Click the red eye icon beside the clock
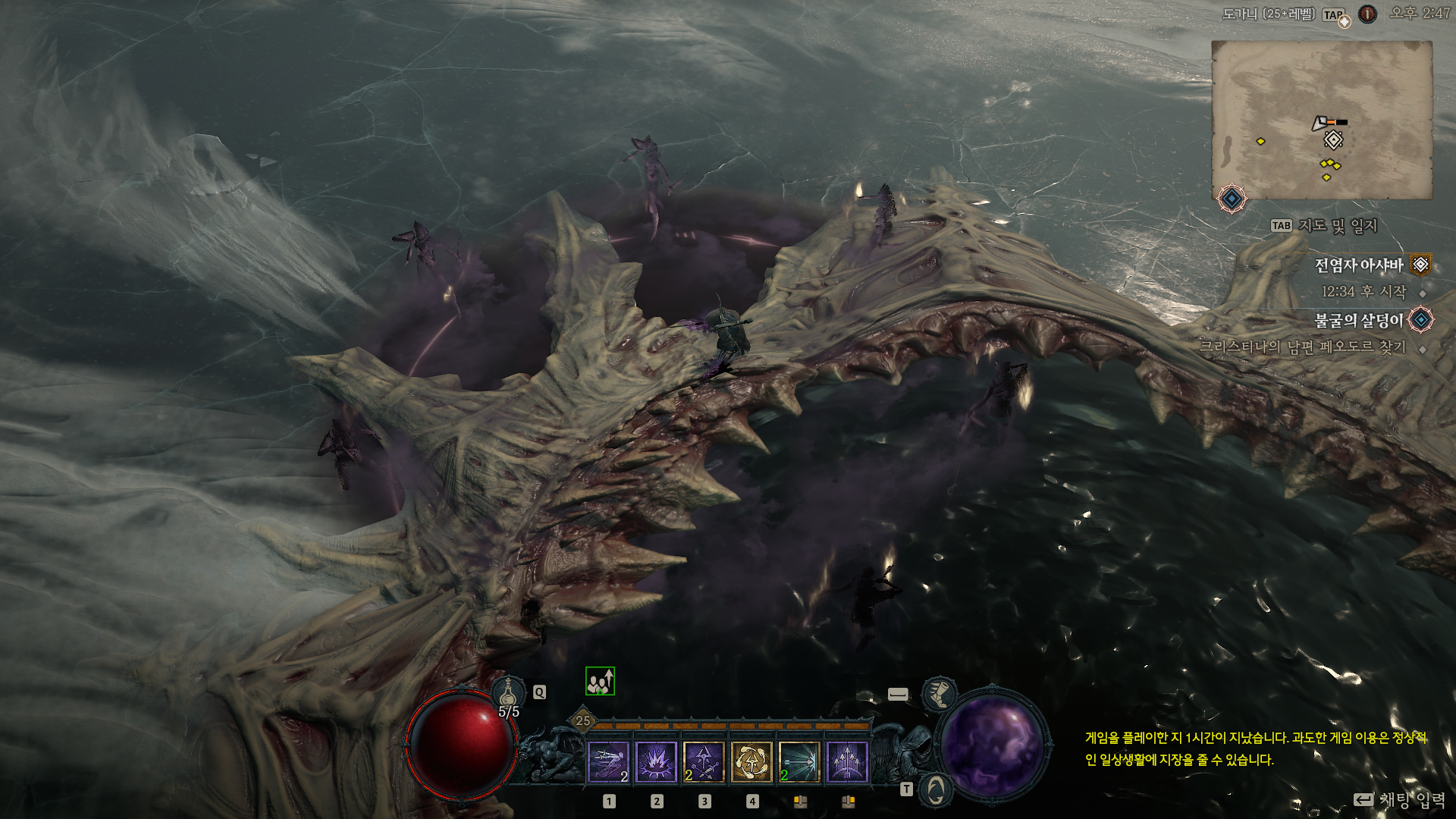The image size is (1456, 819). point(1367,14)
